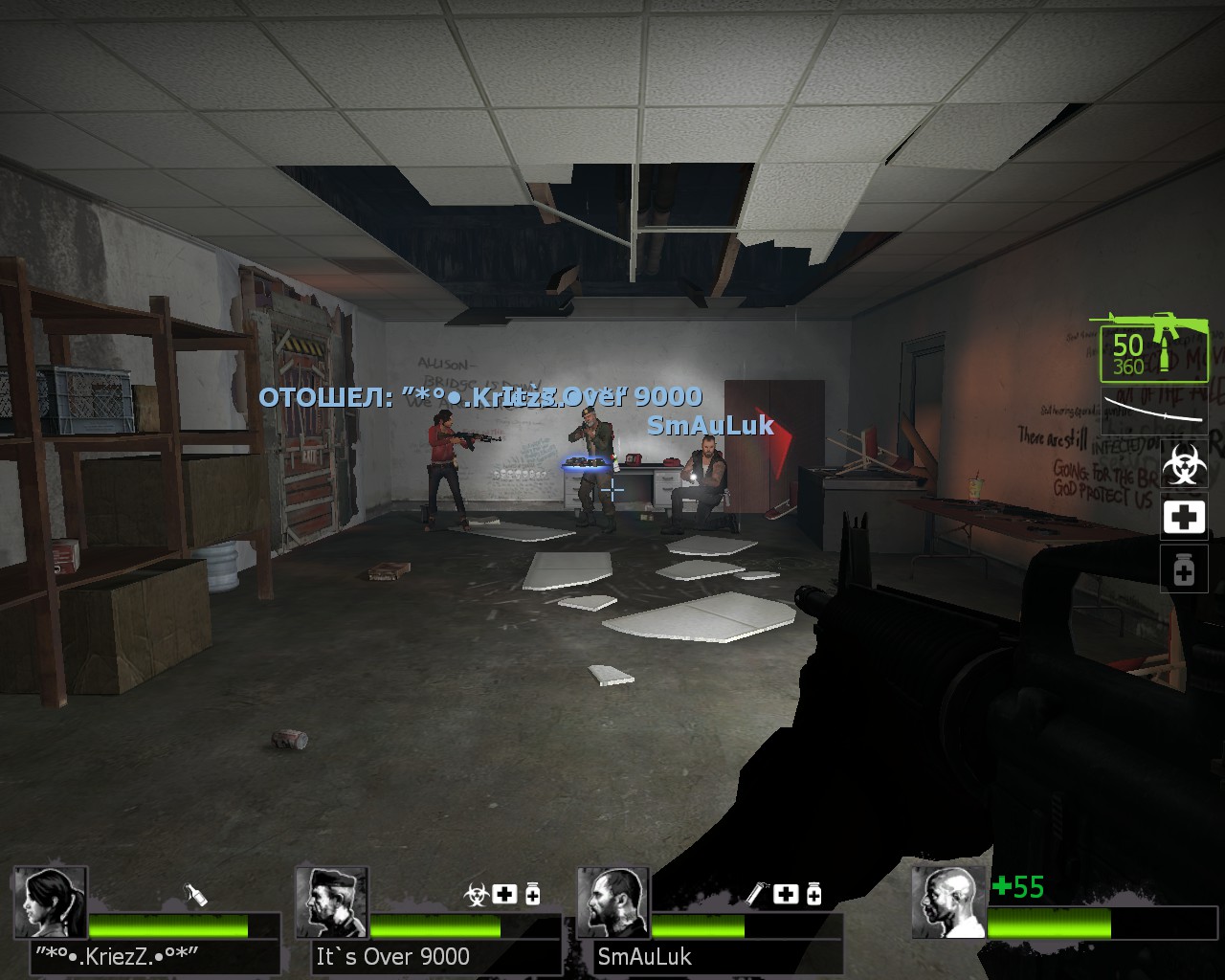This screenshot has height=980, width=1225.
Task: Click SmAuLuk's Francis portrait
Action: click(x=613, y=902)
